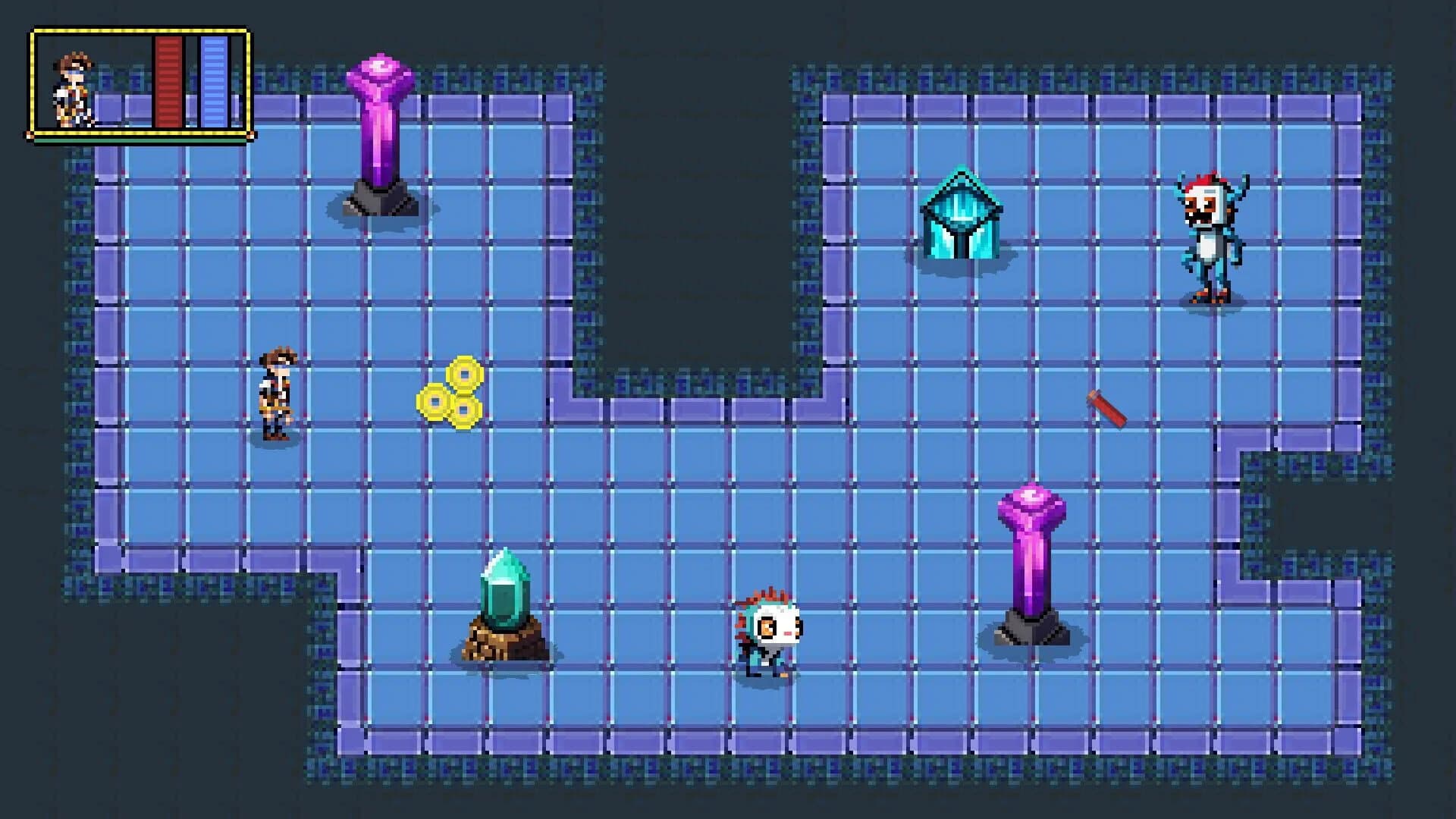The width and height of the screenshot is (1456, 819).
Task: Click the red health bar
Action: (167, 80)
